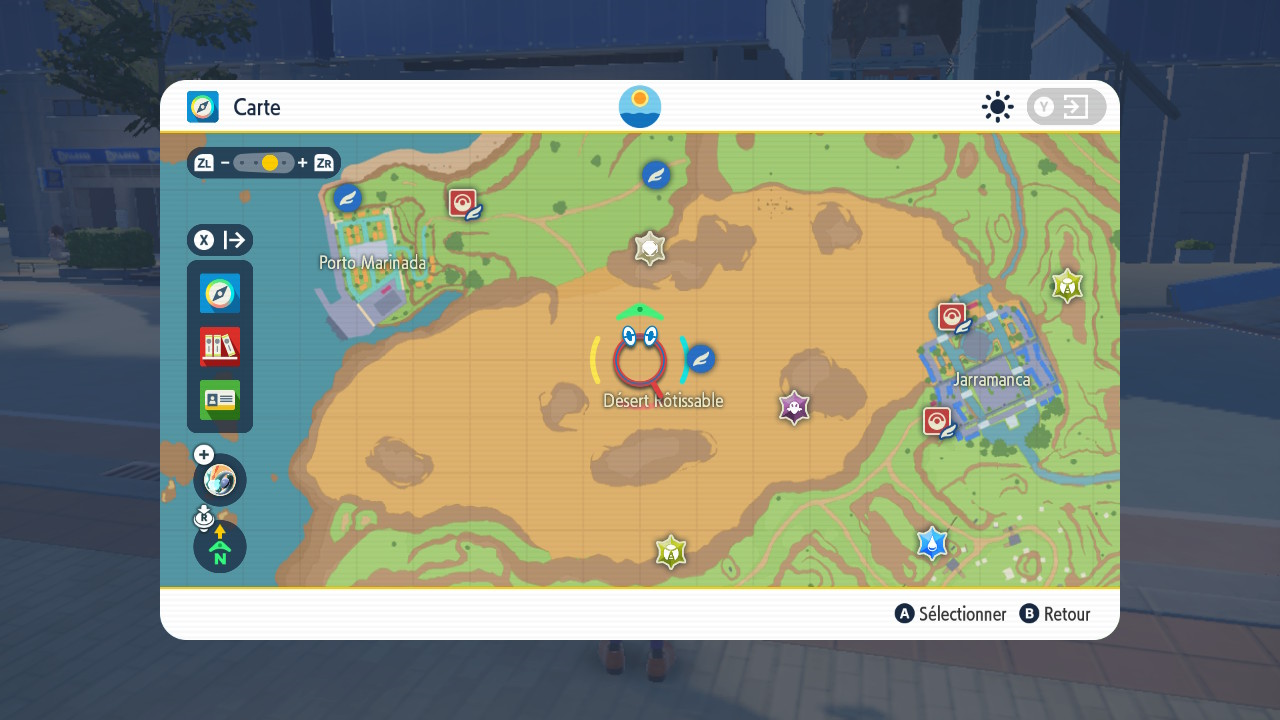Select the white Normal Tera Raid crystal

pos(650,248)
